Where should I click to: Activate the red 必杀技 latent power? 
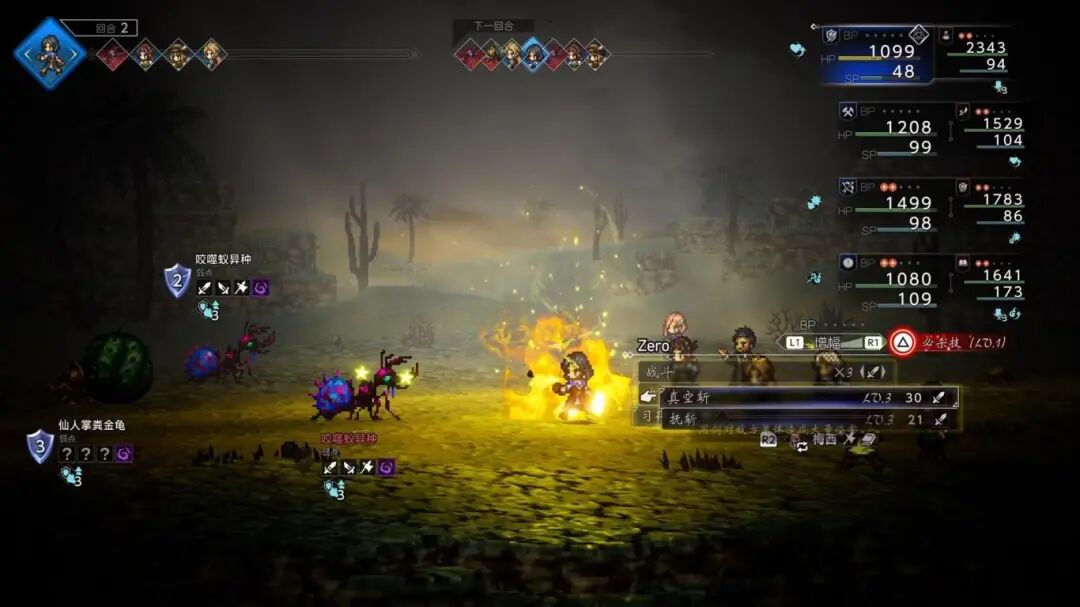click(x=948, y=342)
